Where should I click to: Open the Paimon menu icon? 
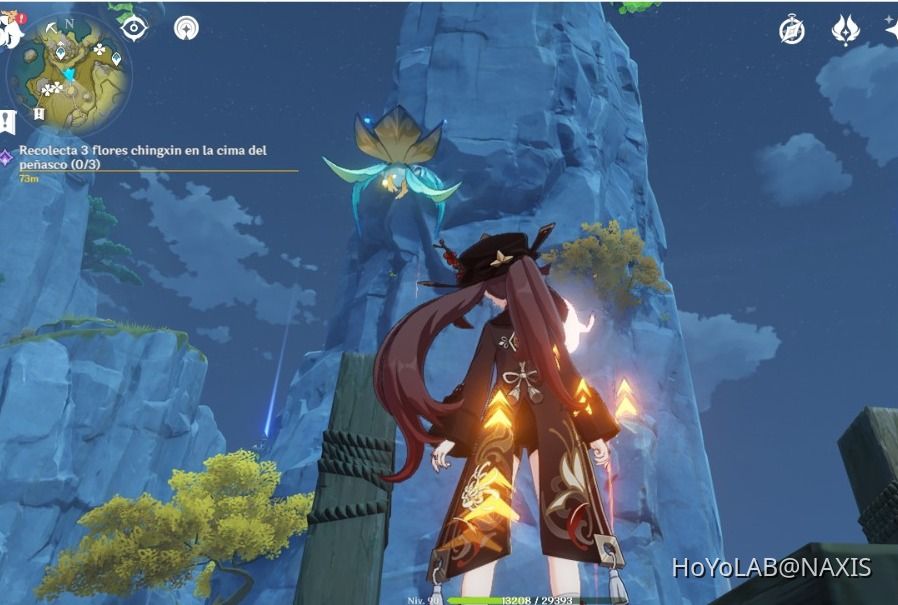click(x=10, y=32)
